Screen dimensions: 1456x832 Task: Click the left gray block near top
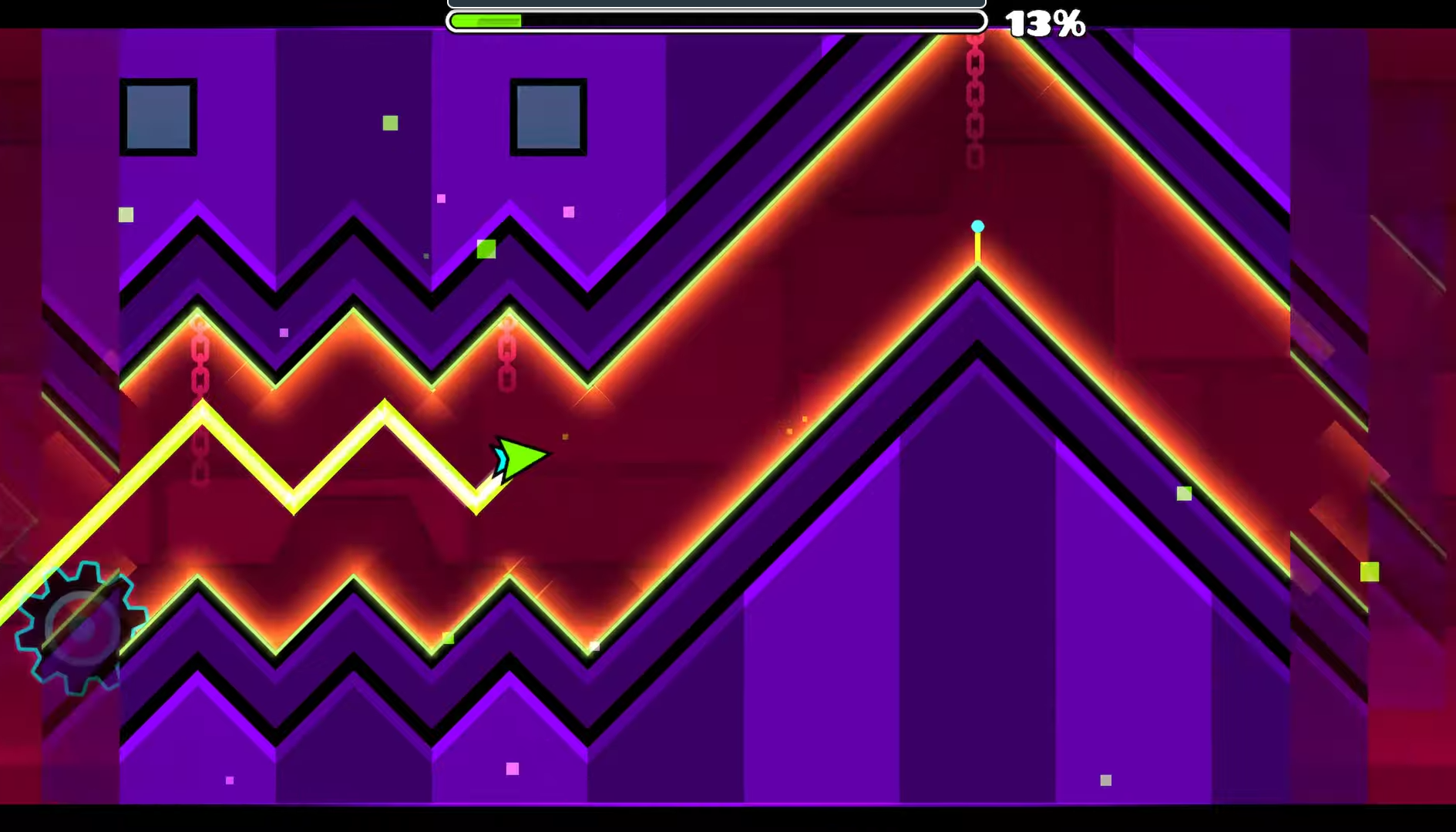pos(158,116)
